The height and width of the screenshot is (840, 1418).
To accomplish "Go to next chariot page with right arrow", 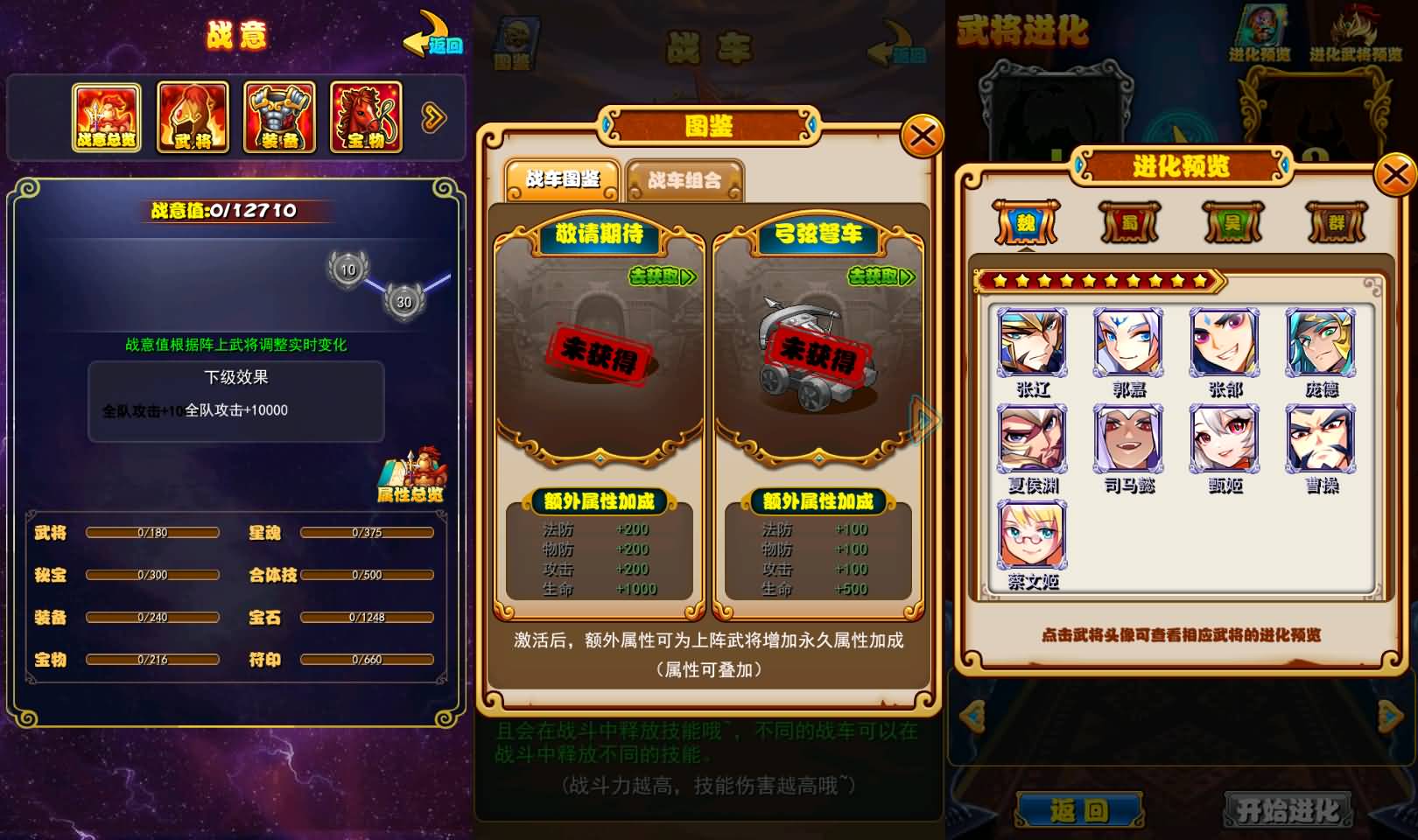I will tap(923, 419).
